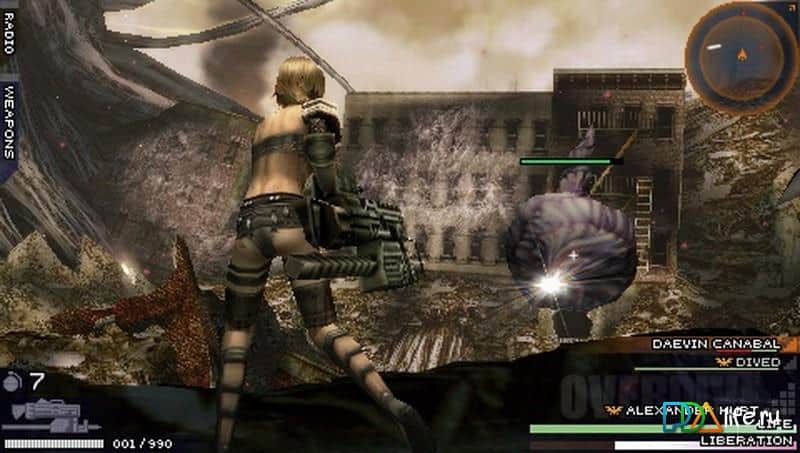Select the grenade icon

pos(14,380)
